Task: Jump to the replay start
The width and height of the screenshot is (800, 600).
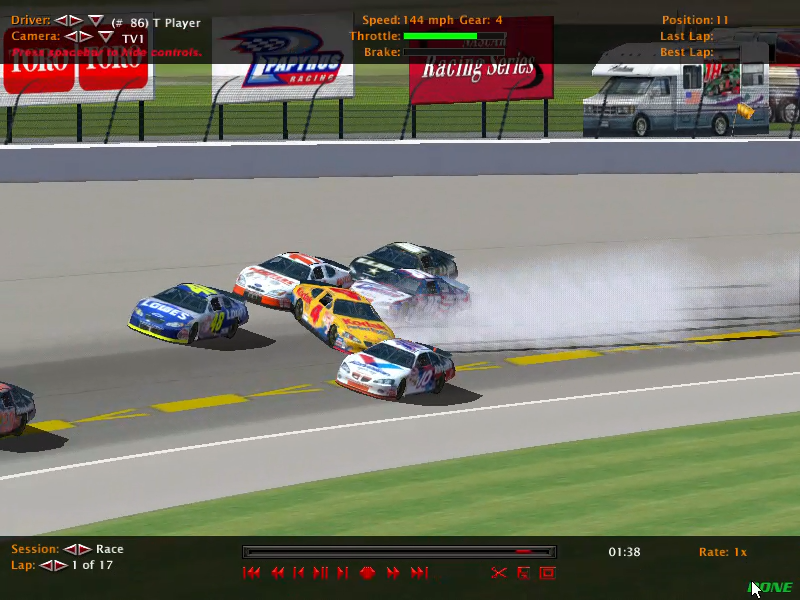Action: point(252,573)
